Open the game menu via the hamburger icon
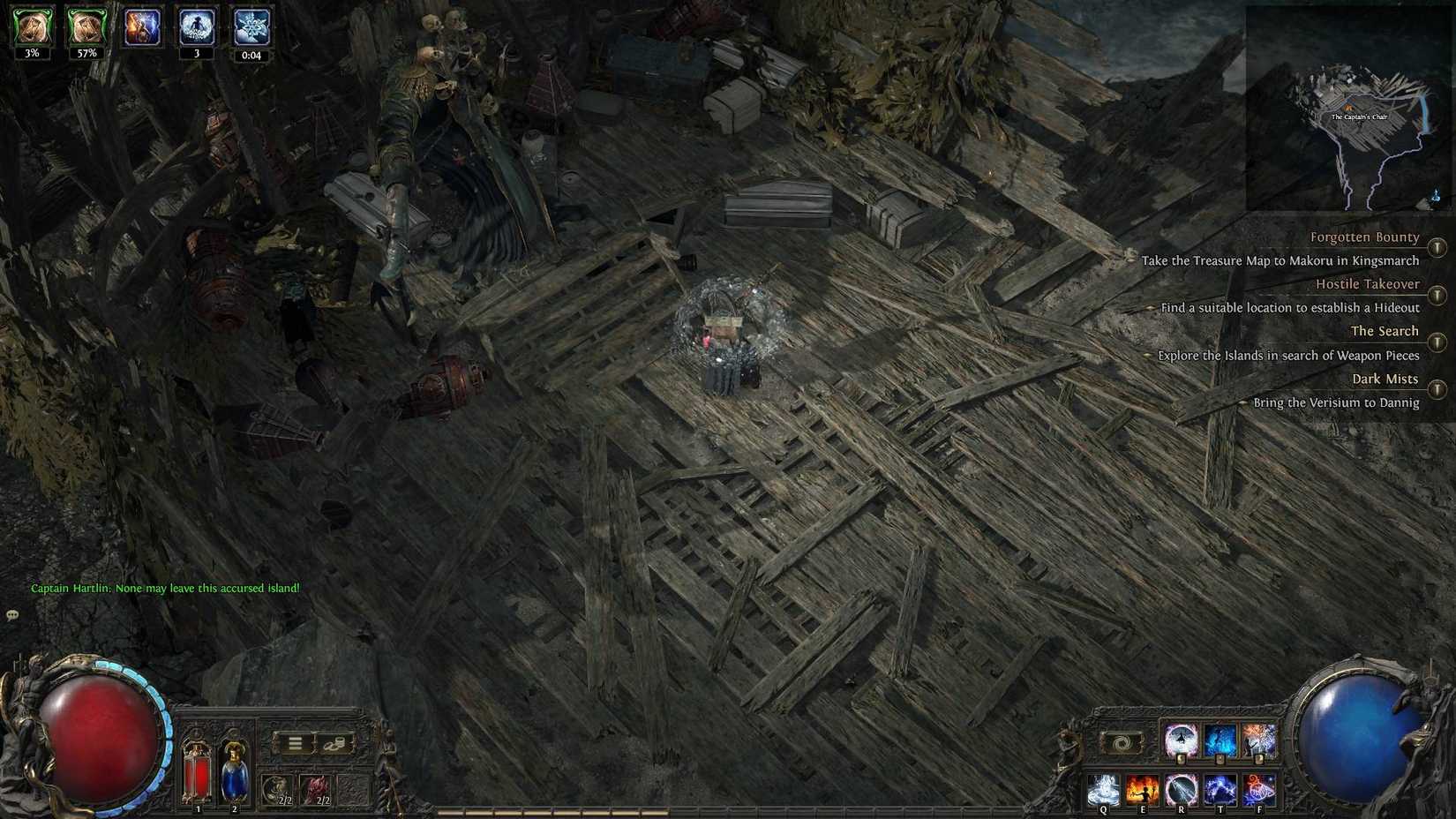Viewport: 1456px width, 819px height. pos(296,742)
